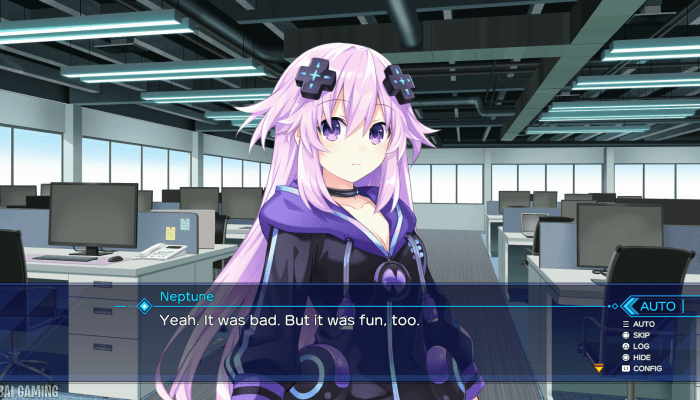This screenshot has width=700, height=400.
Task: Choose HIDE to hide the text window
Action: (x=643, y=357)
